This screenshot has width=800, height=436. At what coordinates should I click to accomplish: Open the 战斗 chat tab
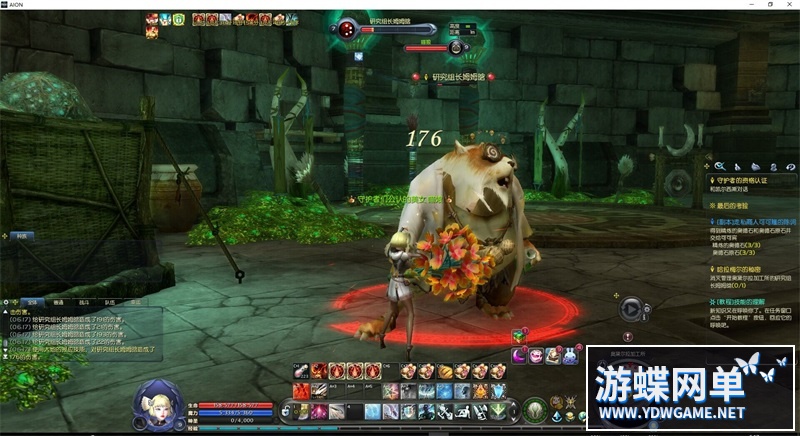(84, 300)
